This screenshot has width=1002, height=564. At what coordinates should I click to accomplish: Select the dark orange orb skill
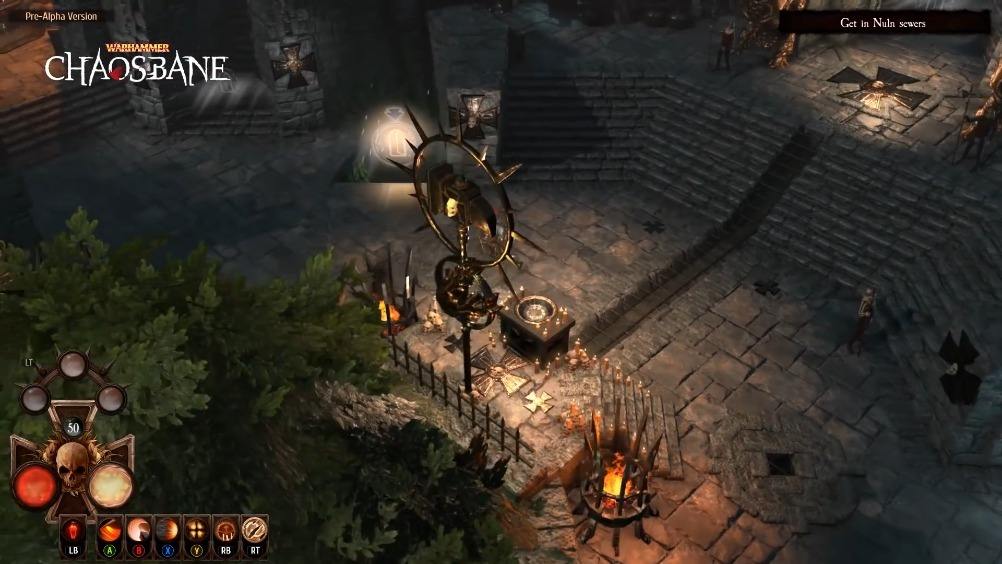[168, 530]
